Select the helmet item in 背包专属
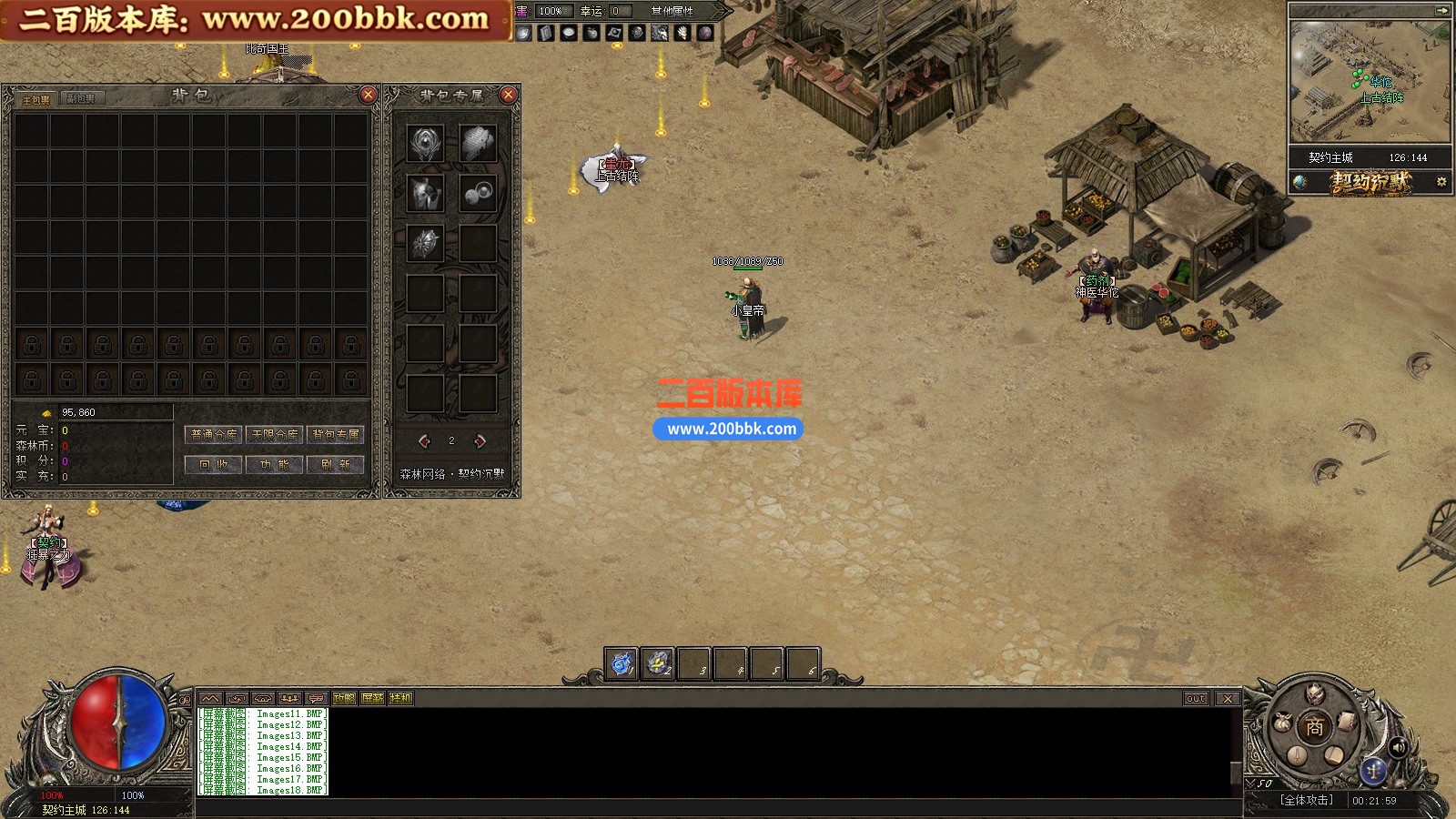Viewport: 1456px width, 819px height. tap(425, 193)
